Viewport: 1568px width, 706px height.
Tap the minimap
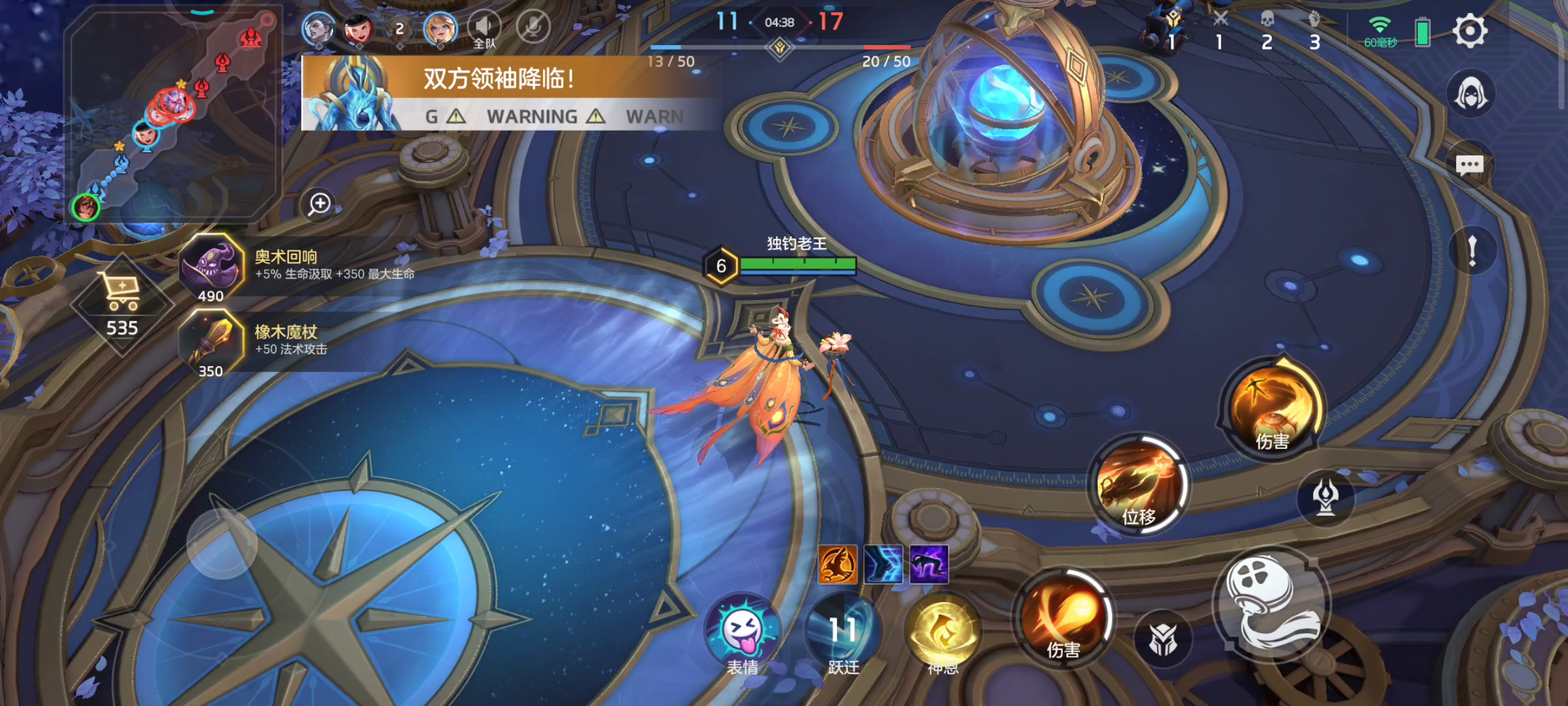coord(173,114)
